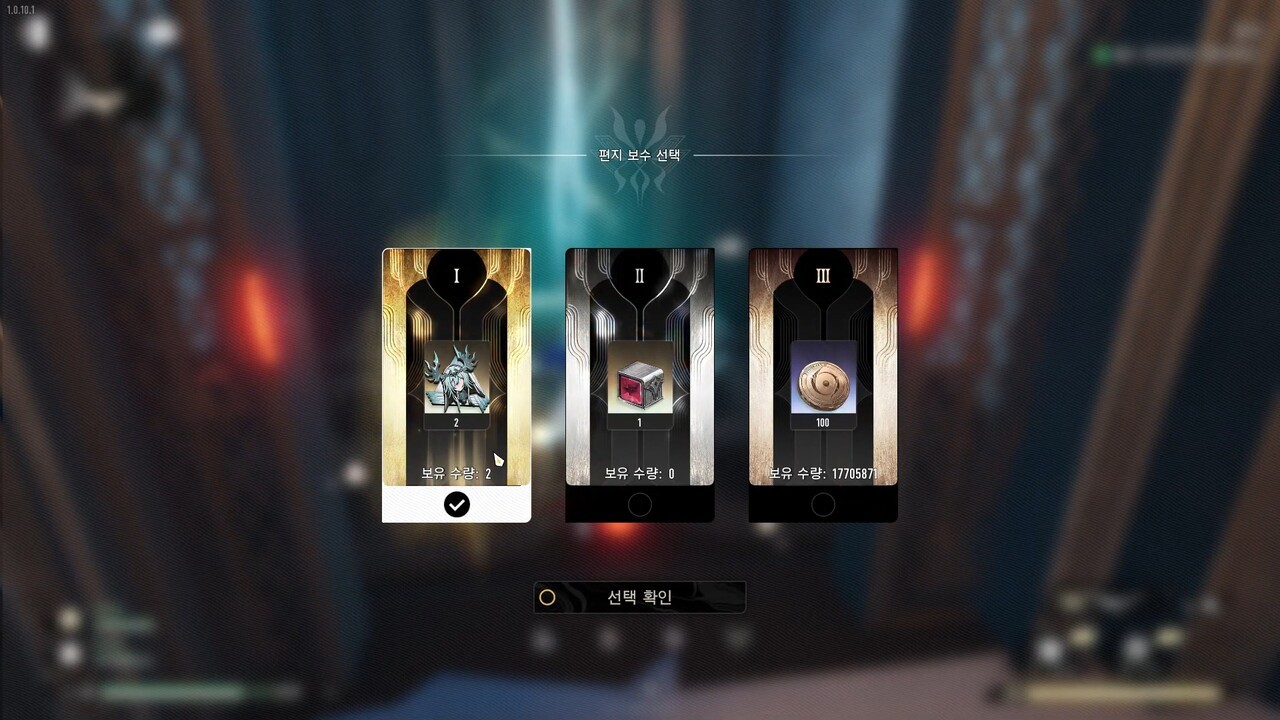Viewport: 1280px width, 720px height.
Task: Tick the empty circle under card II
Action: click(x=640, y=505)
